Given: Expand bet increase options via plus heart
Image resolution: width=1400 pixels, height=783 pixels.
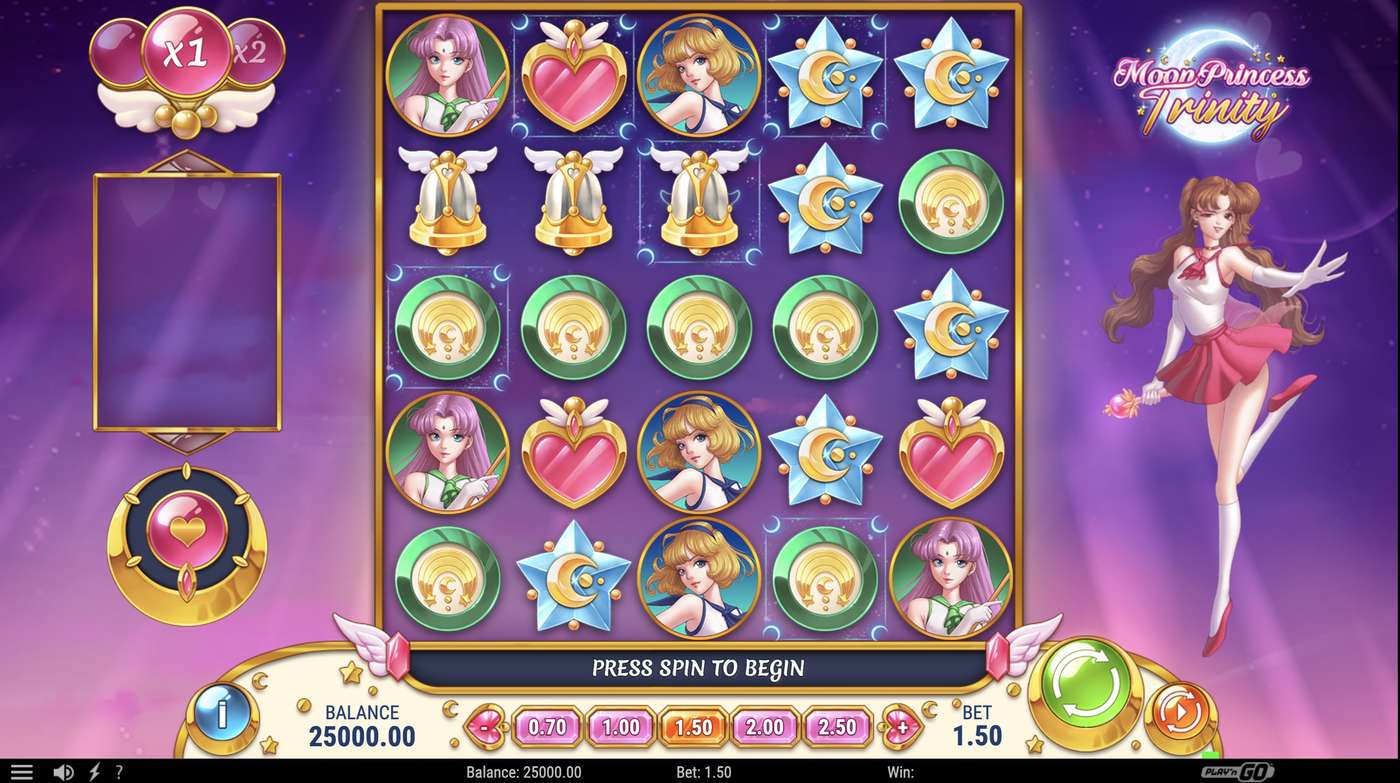Looking at the screenshot, I should point(905,729).
